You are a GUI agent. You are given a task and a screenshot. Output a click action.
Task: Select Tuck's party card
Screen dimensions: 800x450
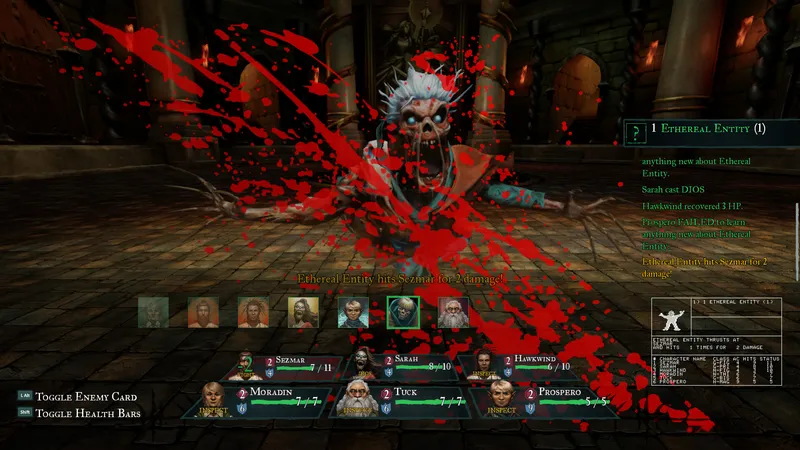pyautogui.click(x=399, y=400)
